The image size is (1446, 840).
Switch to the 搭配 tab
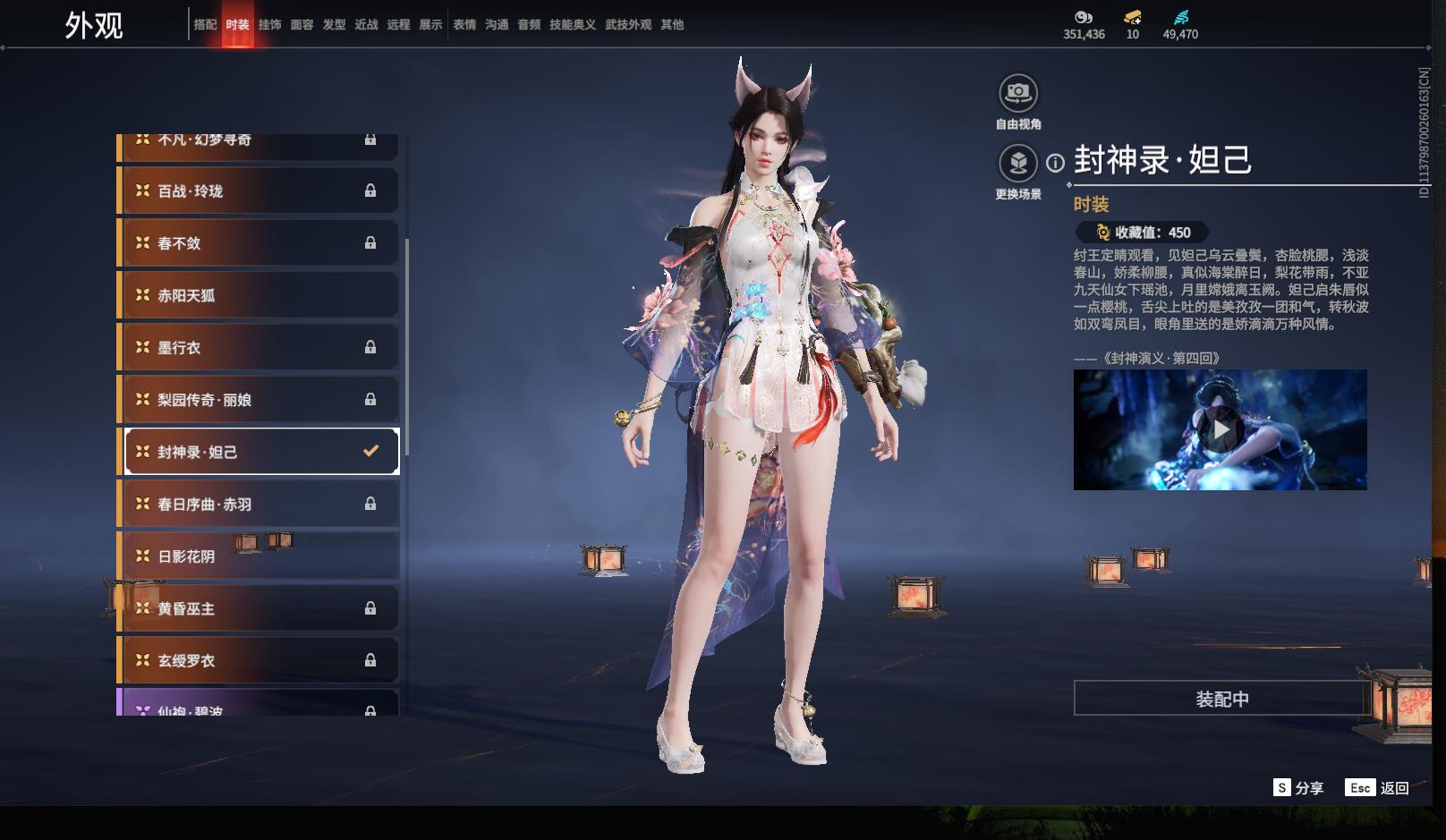(x=205, y=25)
